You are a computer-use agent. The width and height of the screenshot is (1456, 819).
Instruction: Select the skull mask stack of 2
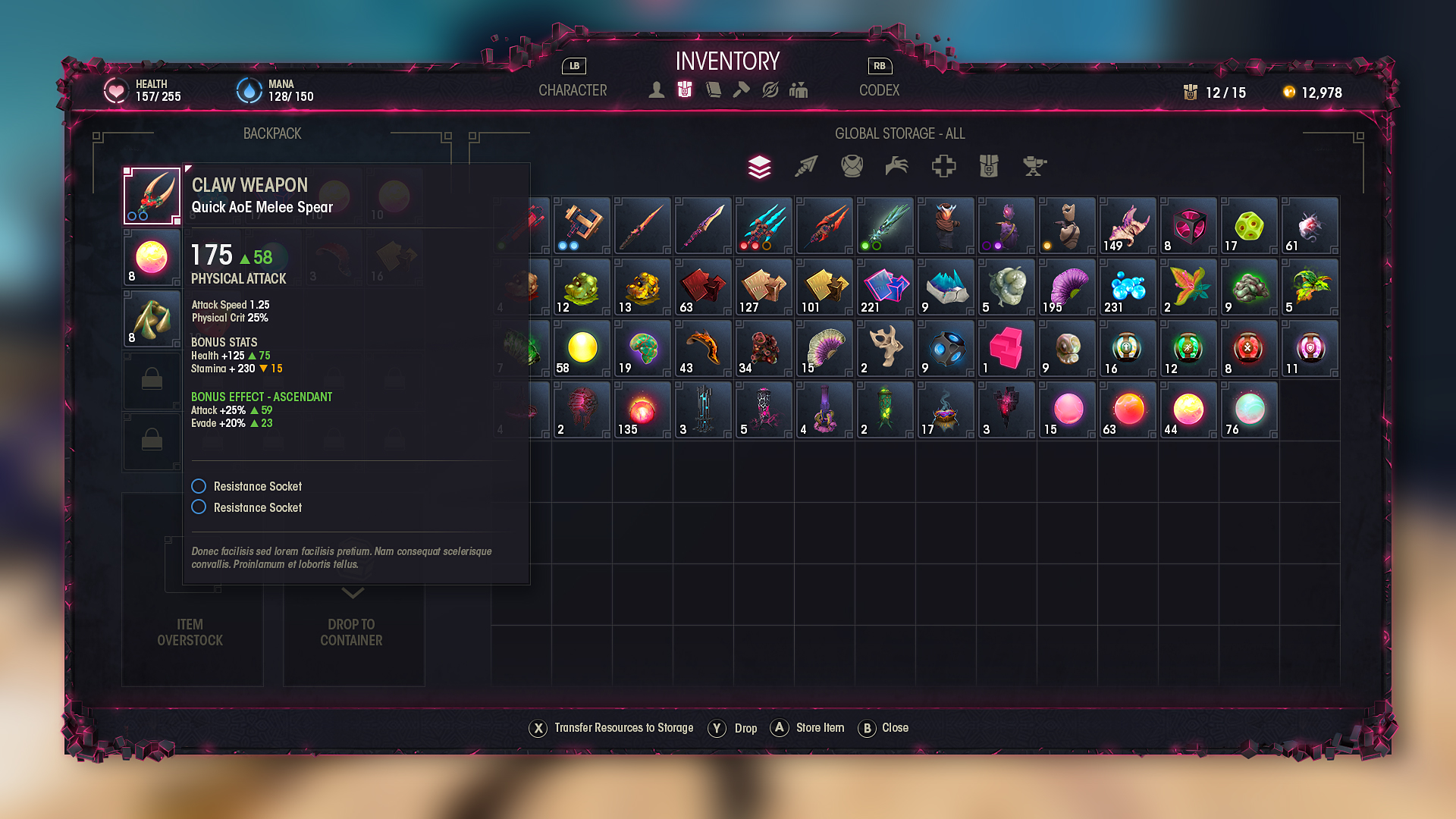point(885,348)
